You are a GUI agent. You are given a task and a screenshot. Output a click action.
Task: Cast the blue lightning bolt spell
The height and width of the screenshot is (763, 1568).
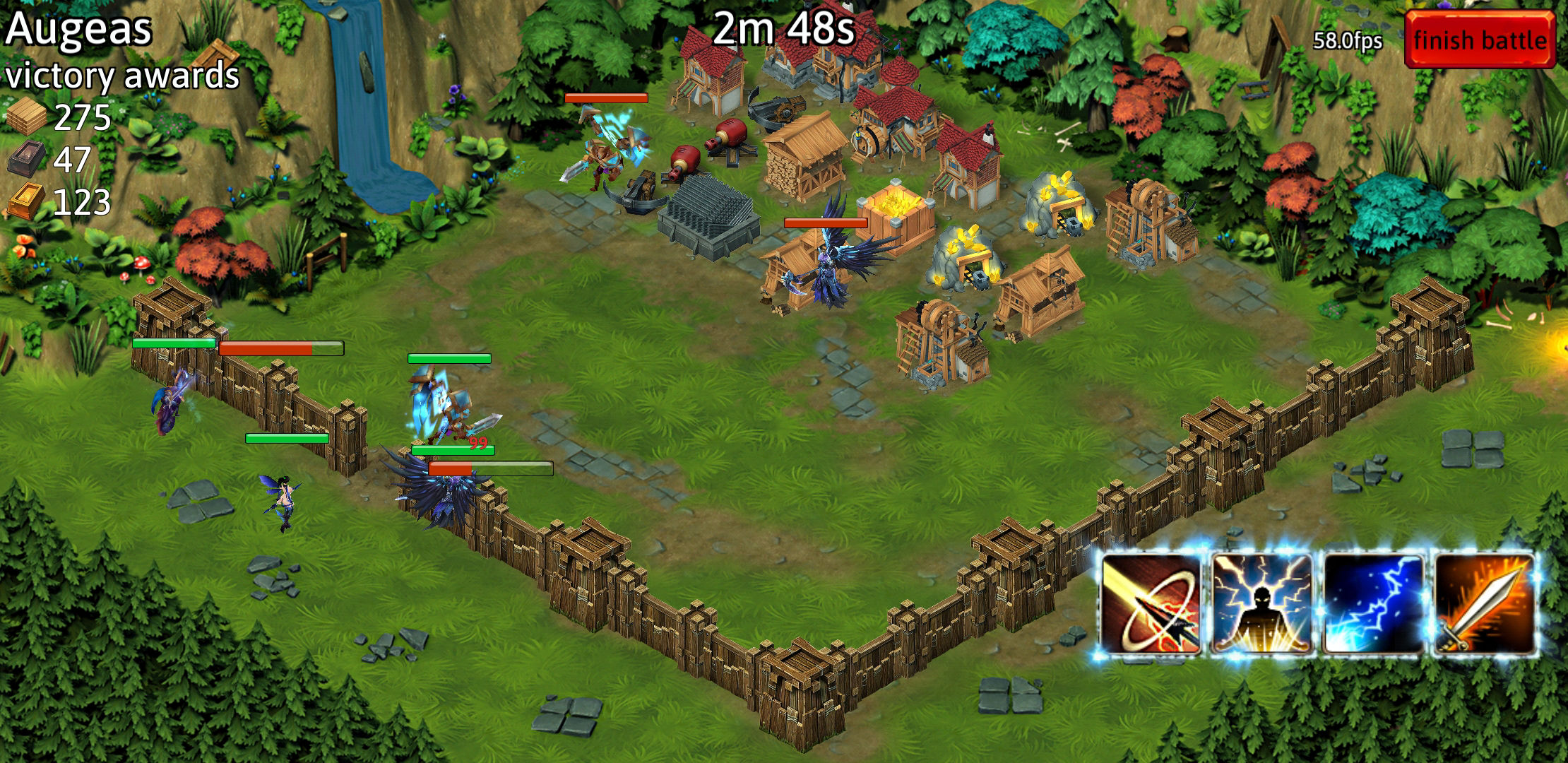coord(1373,605)
